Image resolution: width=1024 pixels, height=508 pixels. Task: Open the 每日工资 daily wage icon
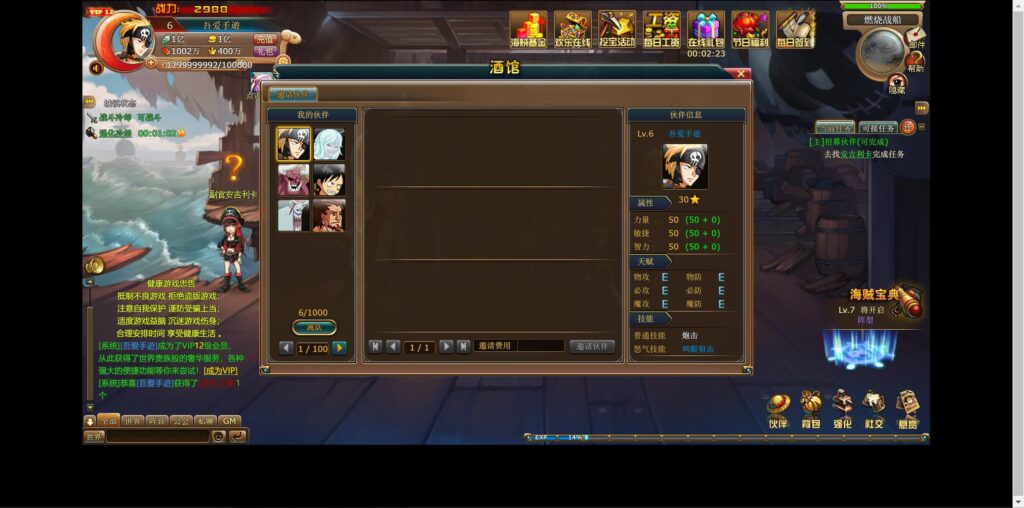tap(661, 29)
